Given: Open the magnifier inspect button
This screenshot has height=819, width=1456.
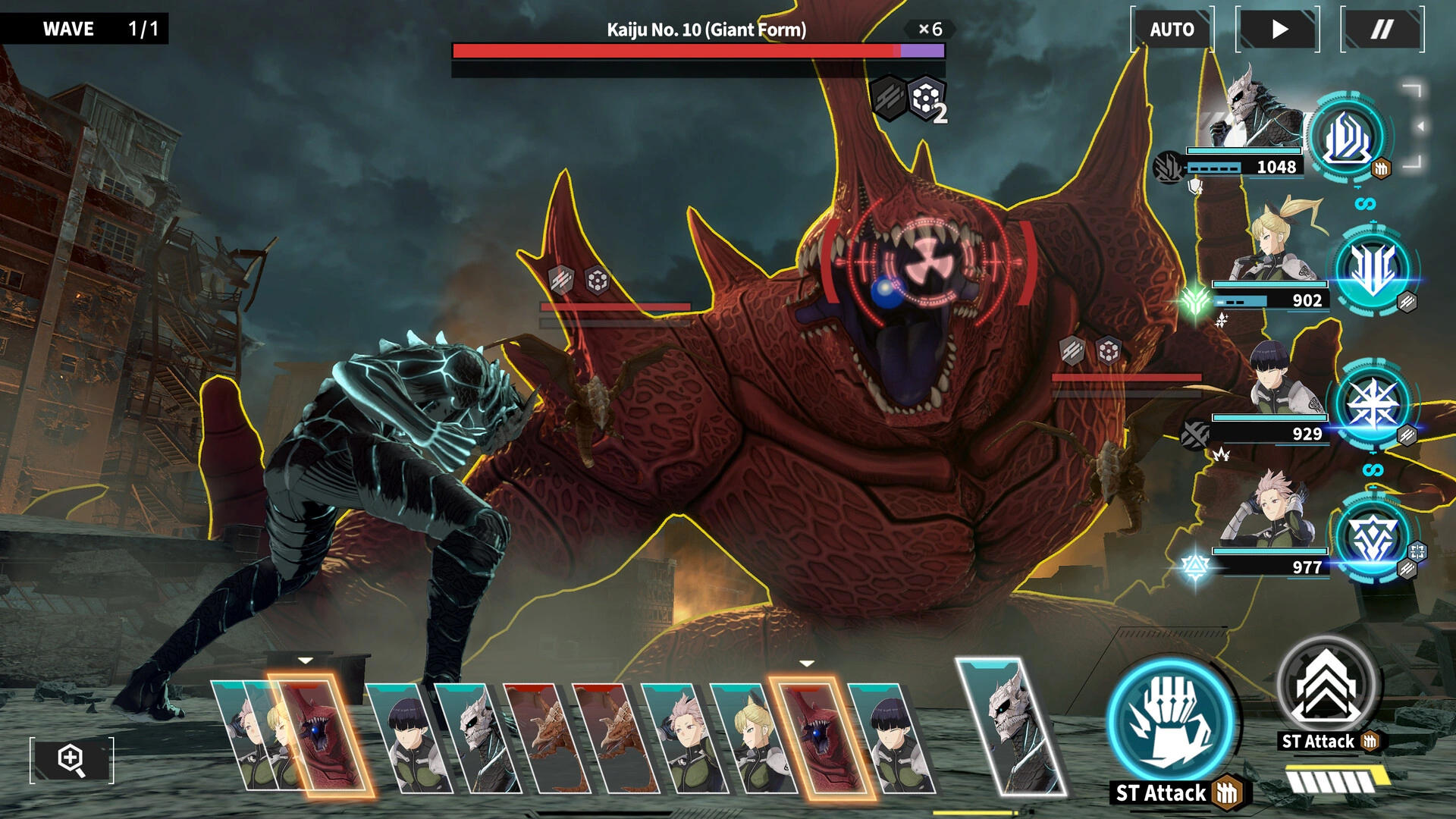Looking at the screenshot, I should (x=72, y=759).
